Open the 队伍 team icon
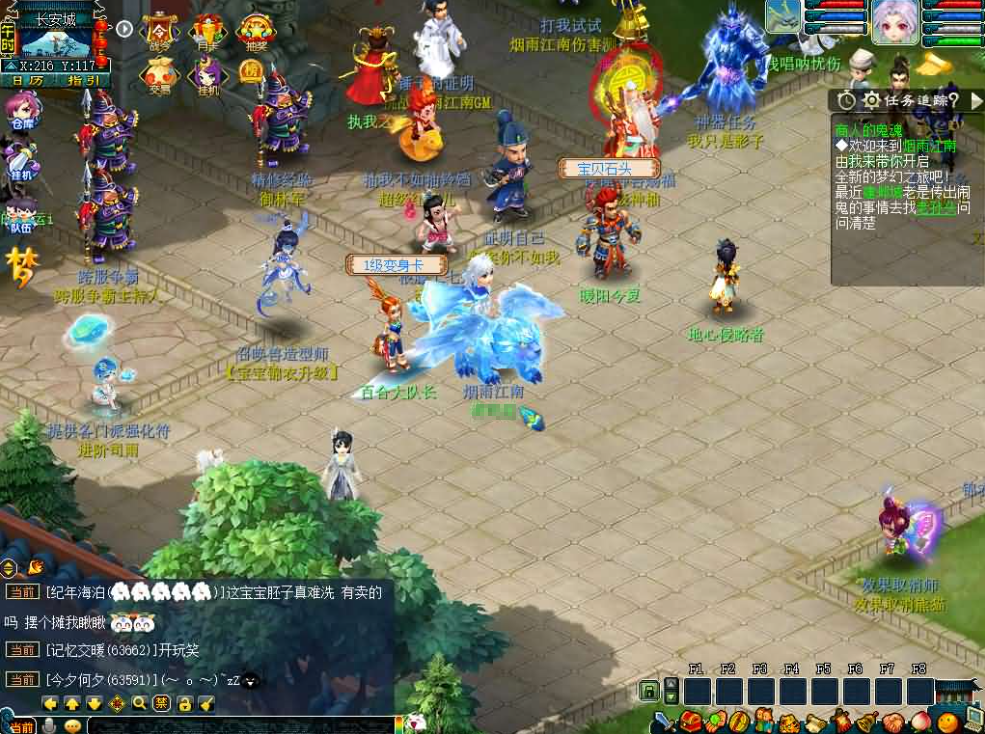Viewport: 985px width, 734px height. 21,215
